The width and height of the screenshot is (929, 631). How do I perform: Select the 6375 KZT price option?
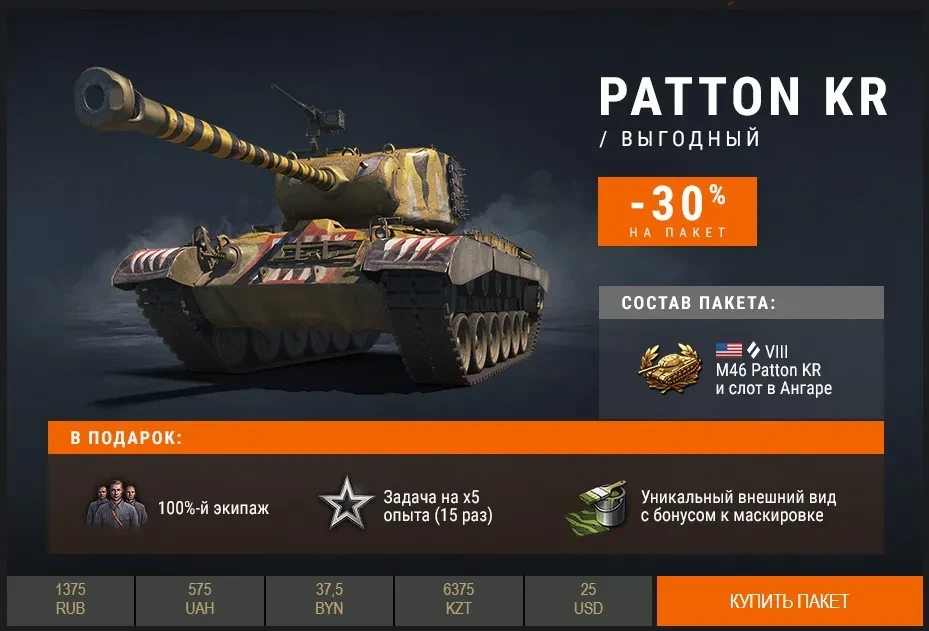(458, 601)
